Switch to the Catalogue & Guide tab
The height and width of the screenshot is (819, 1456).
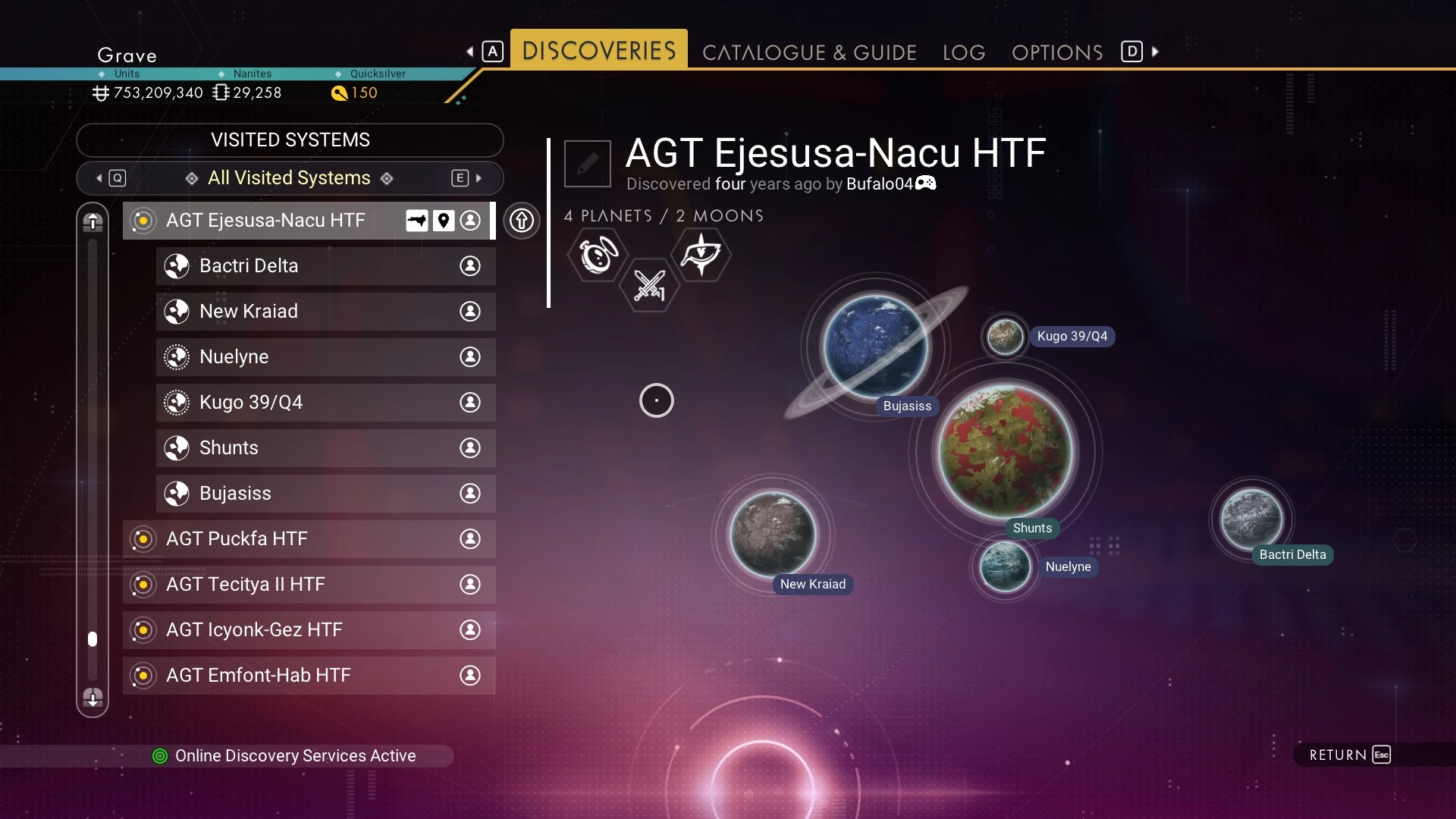point(809,52)
